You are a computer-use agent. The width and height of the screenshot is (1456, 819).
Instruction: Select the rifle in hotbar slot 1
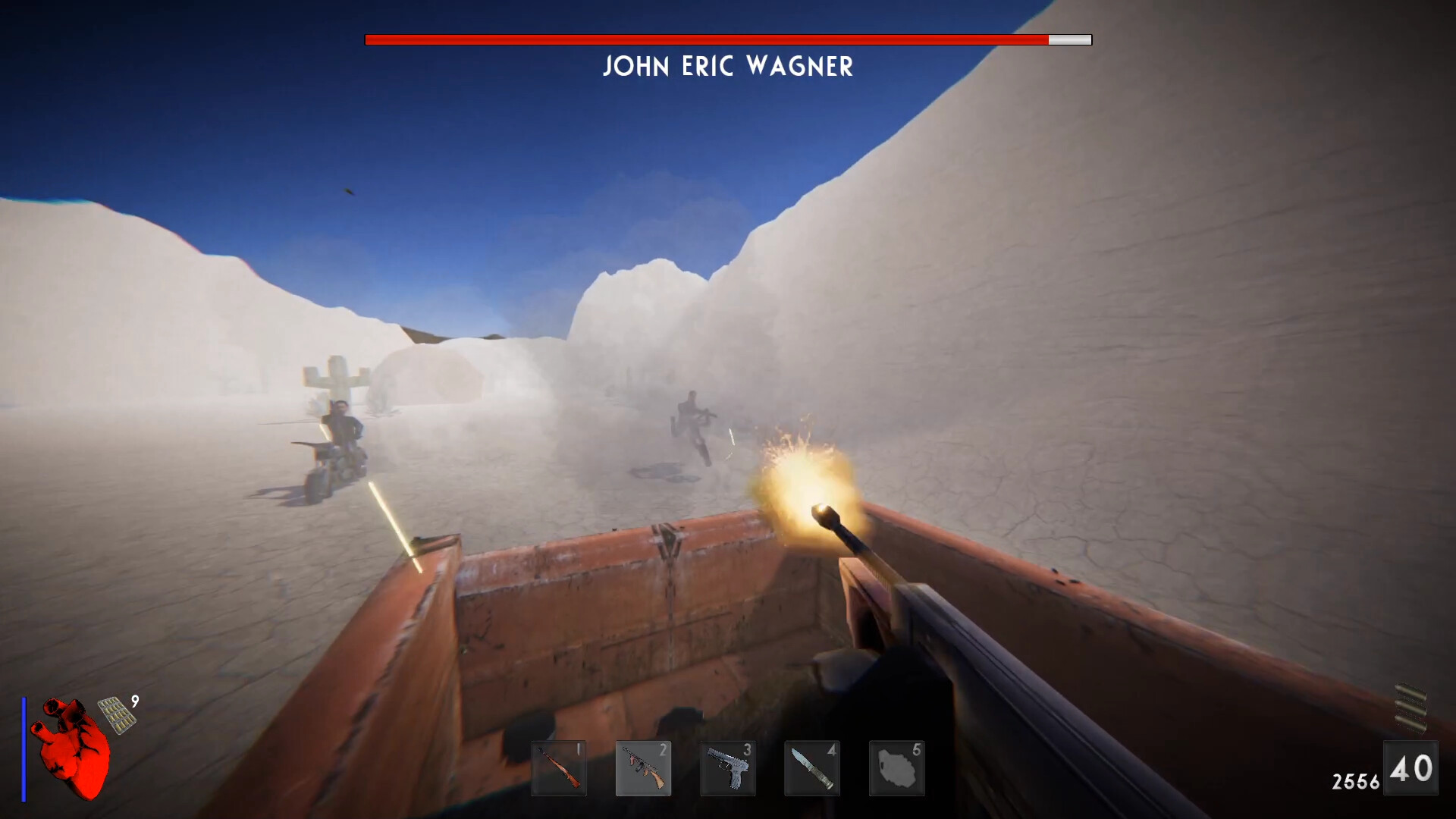coord(560,768)
